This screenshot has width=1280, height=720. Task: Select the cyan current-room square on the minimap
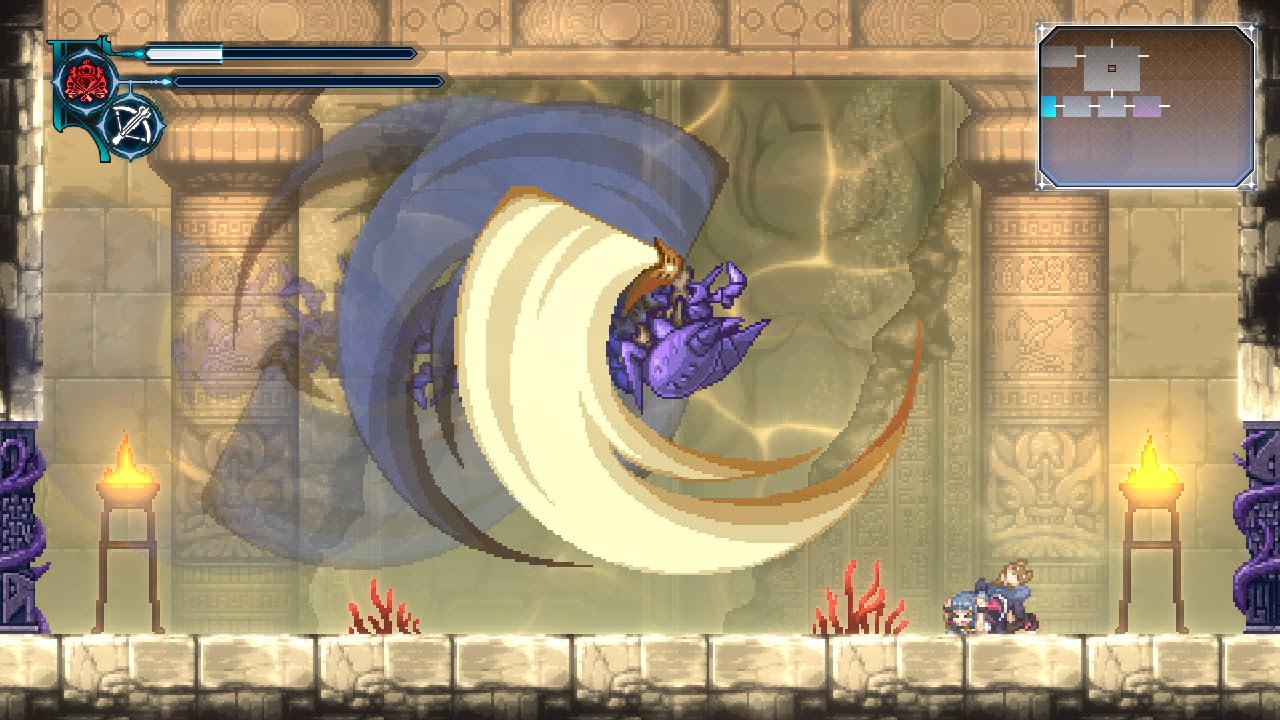(x=1049, y=106)
